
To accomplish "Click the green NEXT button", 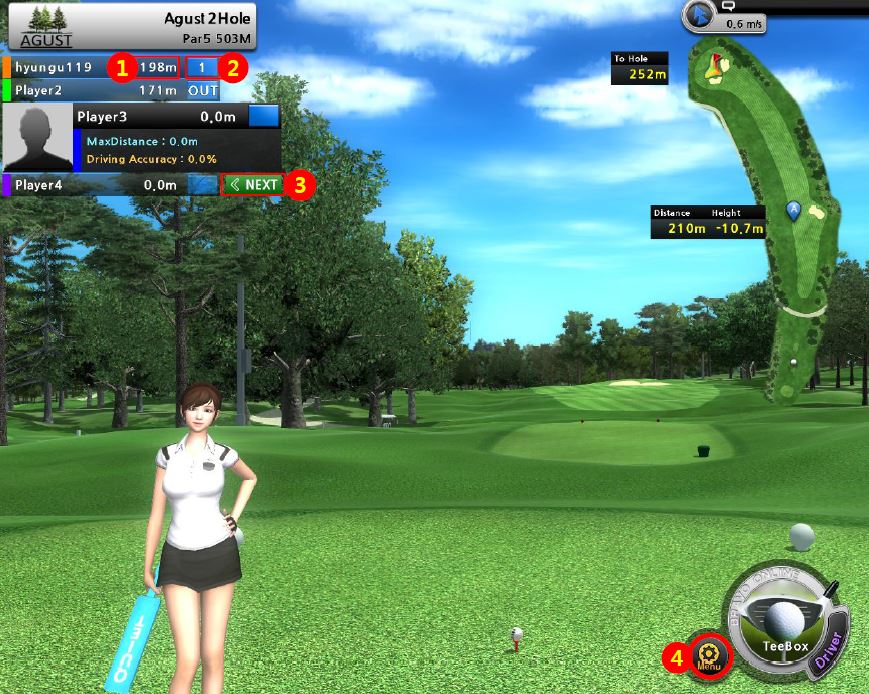I will [251, 185].
